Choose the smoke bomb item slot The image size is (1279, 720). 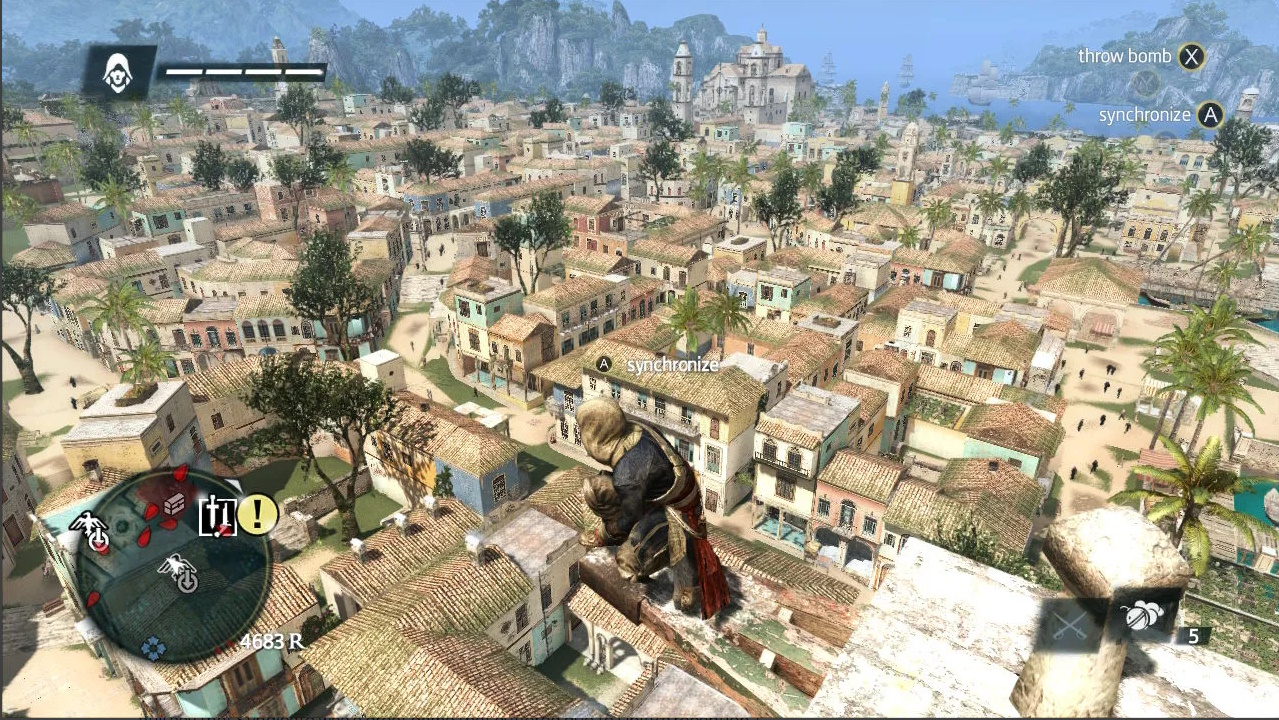(1142, 616)
